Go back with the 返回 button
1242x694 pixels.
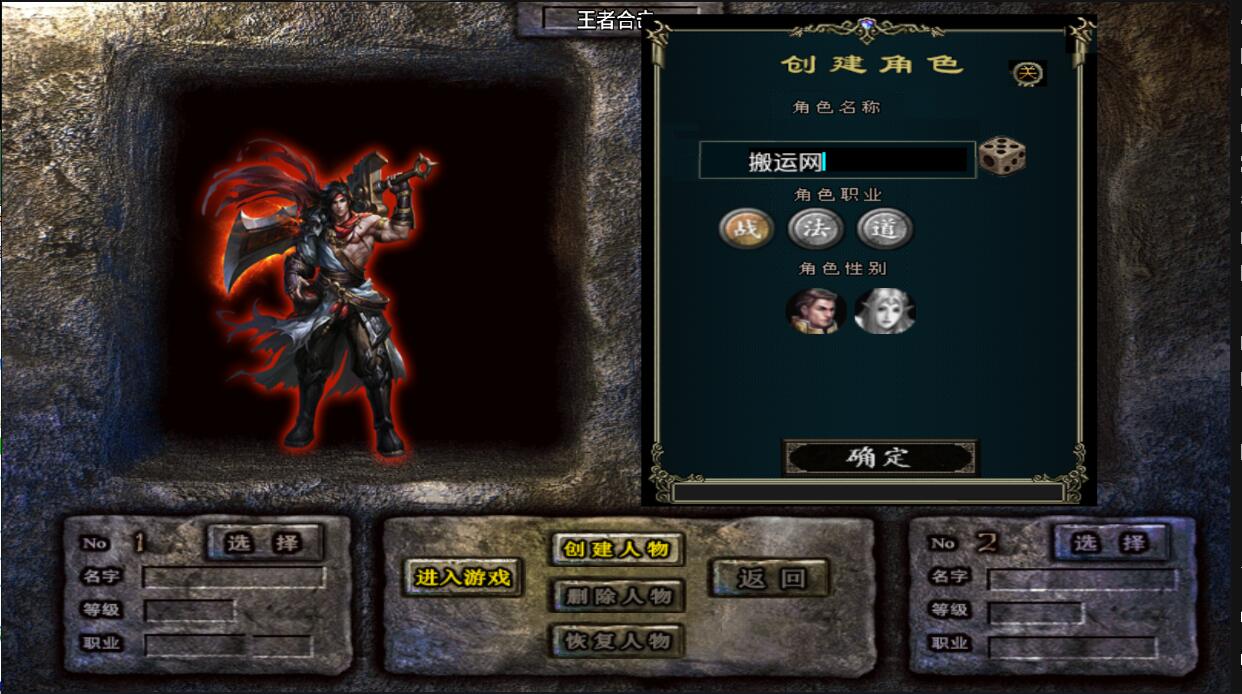point(770,577)
